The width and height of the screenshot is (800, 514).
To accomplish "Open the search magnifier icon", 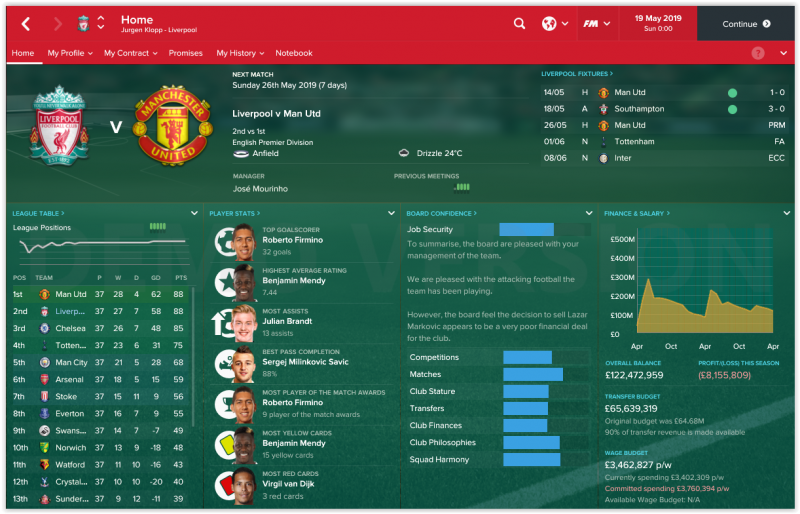I will point(519,24).
